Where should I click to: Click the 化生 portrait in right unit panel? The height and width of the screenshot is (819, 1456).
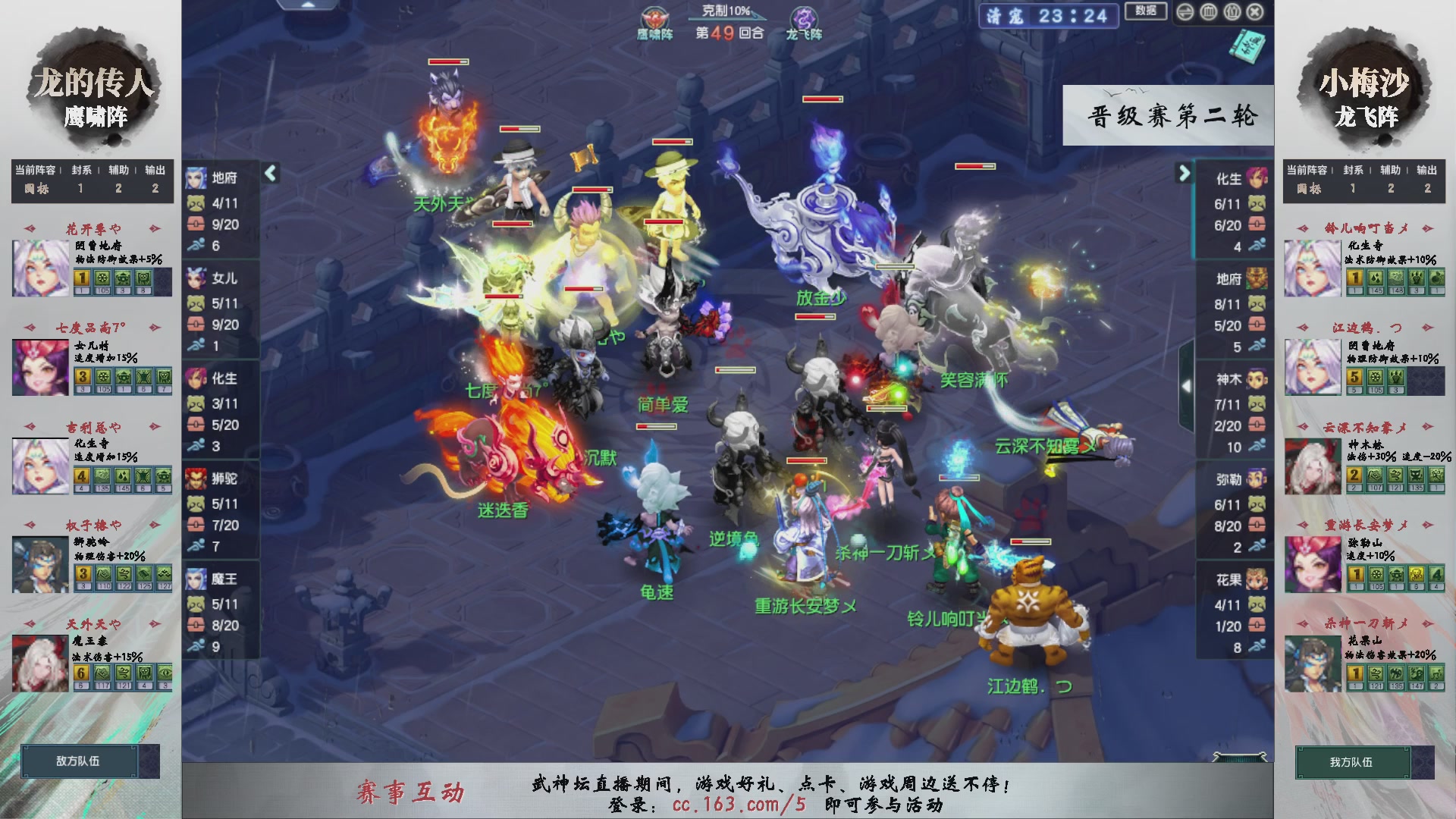point(1257,177)
